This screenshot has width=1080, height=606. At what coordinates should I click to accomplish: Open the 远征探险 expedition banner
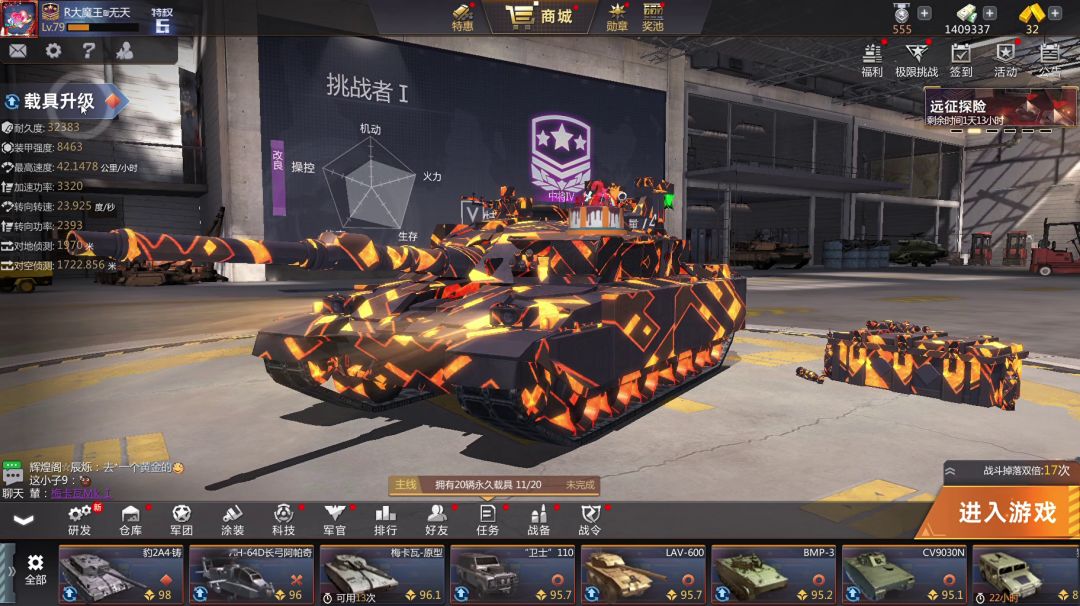1000,110
